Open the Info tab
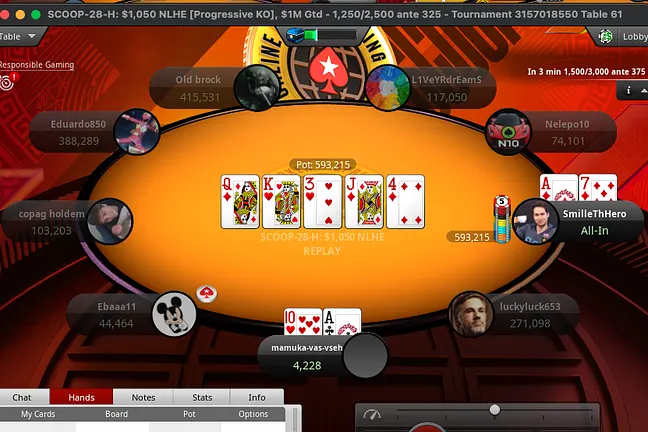This screenshot has width=648, height=432. coord(257,397)
